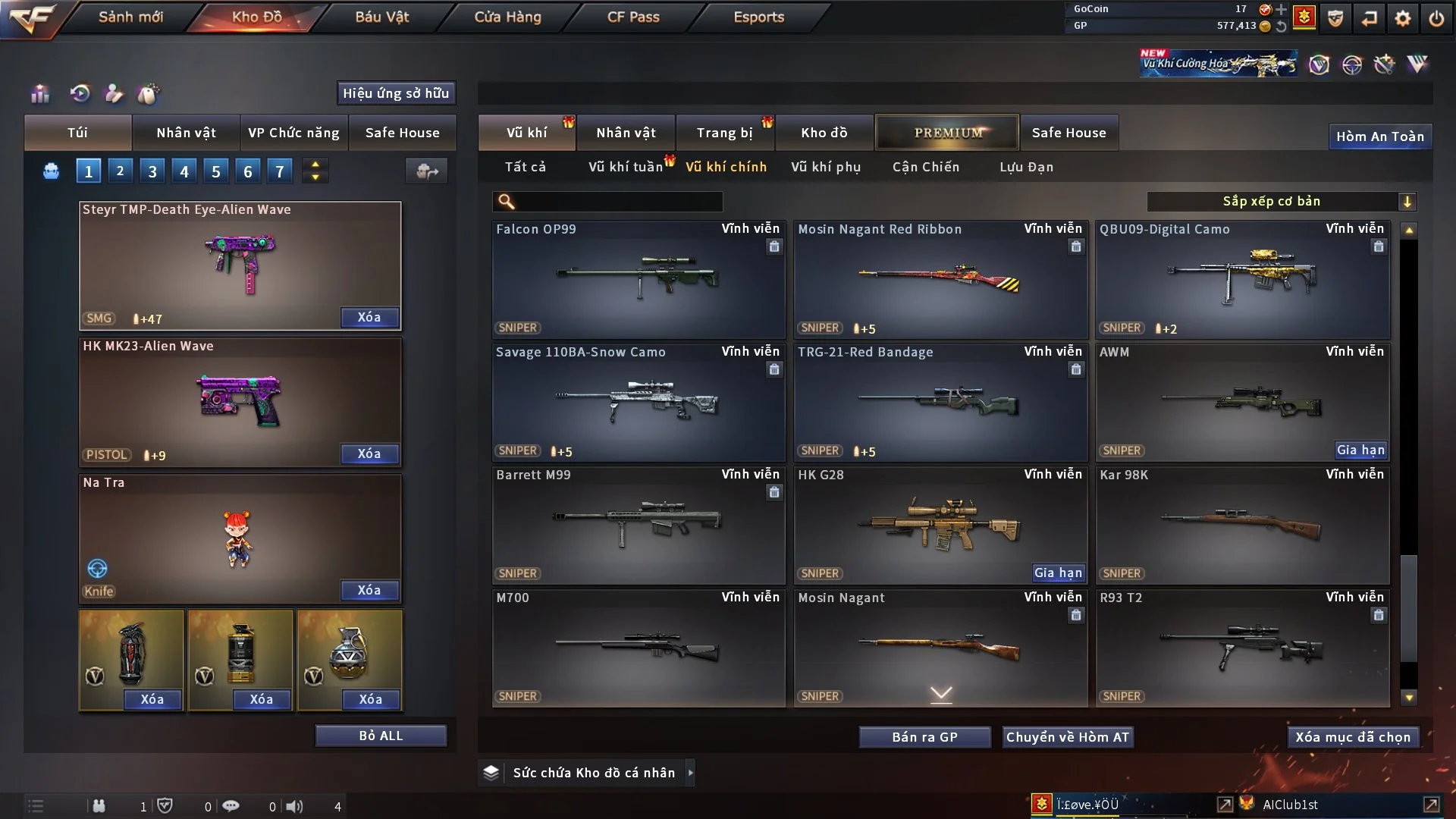Switch to the Vũ khí phụ filter
Viewport: 1456px width, 819px height.
[x=826, y=167]
